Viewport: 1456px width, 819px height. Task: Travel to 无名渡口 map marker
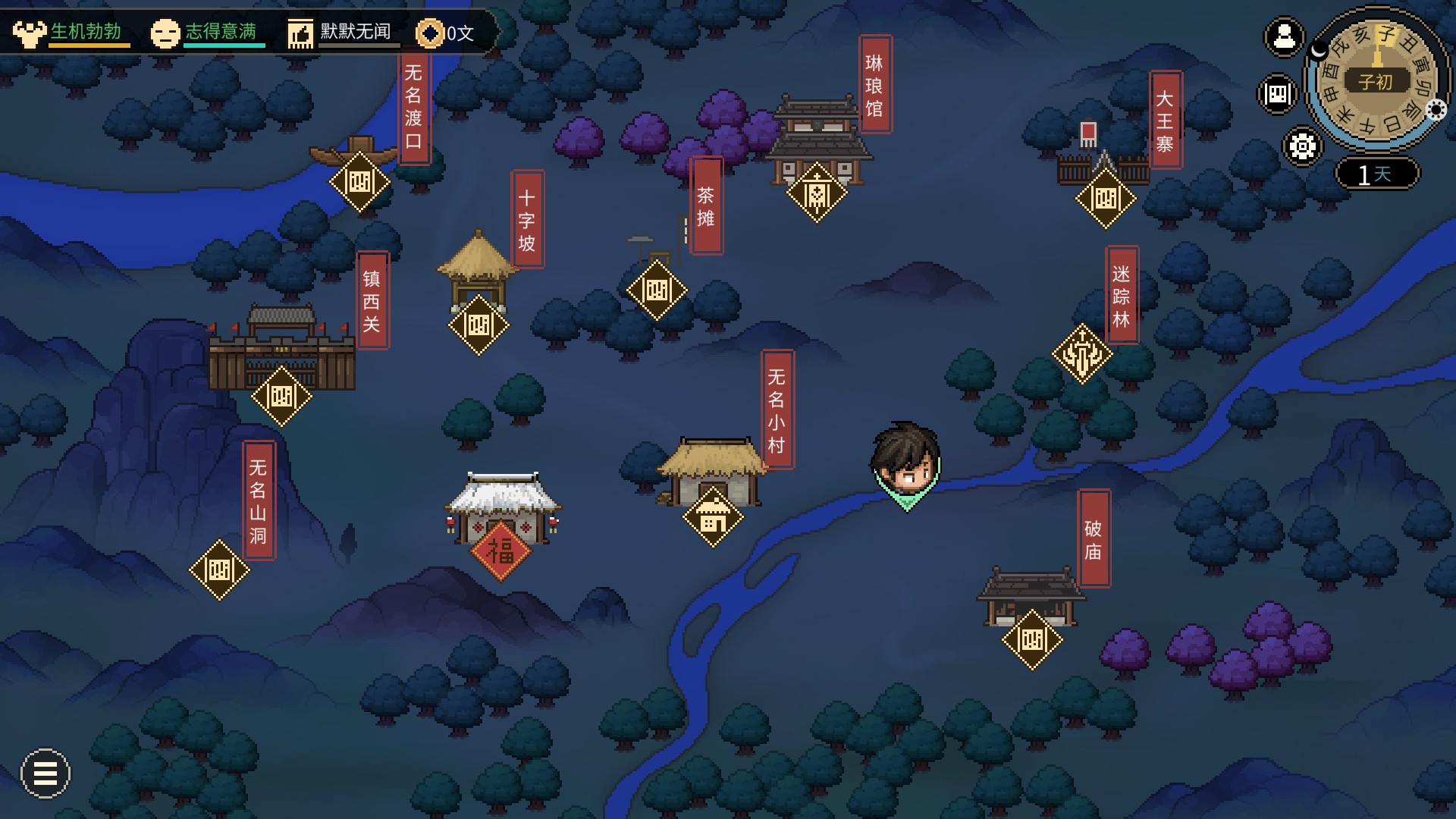(359, 182)
